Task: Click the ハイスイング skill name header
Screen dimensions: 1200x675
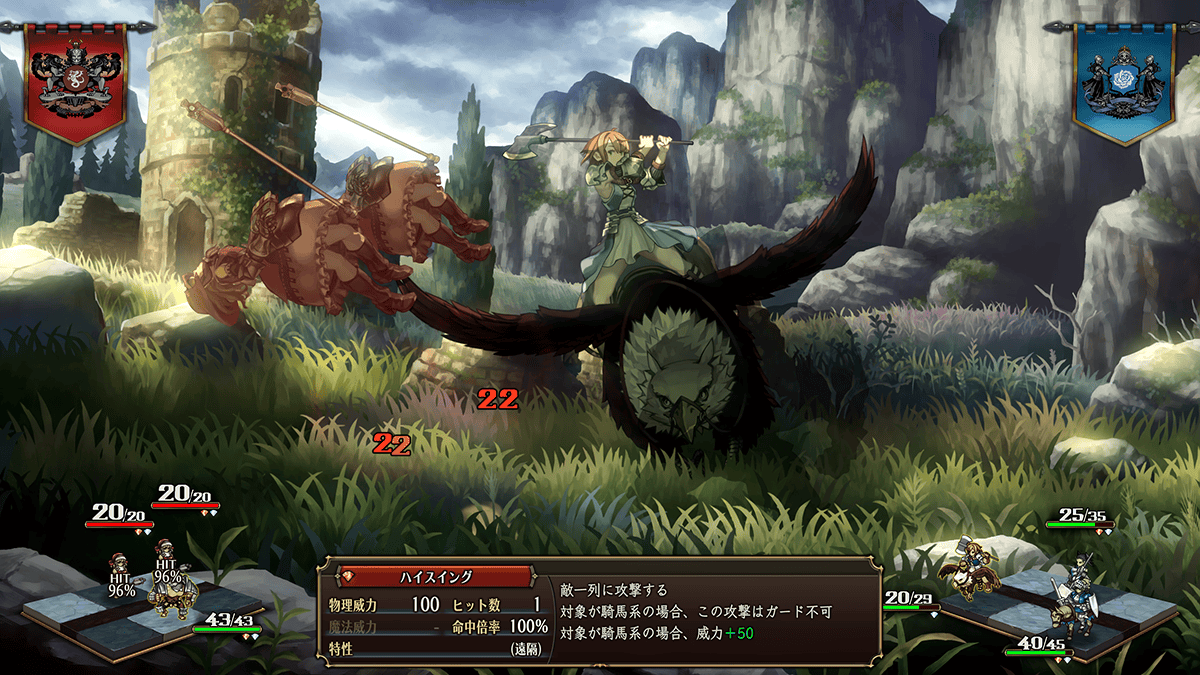Action: coord(436,577)
